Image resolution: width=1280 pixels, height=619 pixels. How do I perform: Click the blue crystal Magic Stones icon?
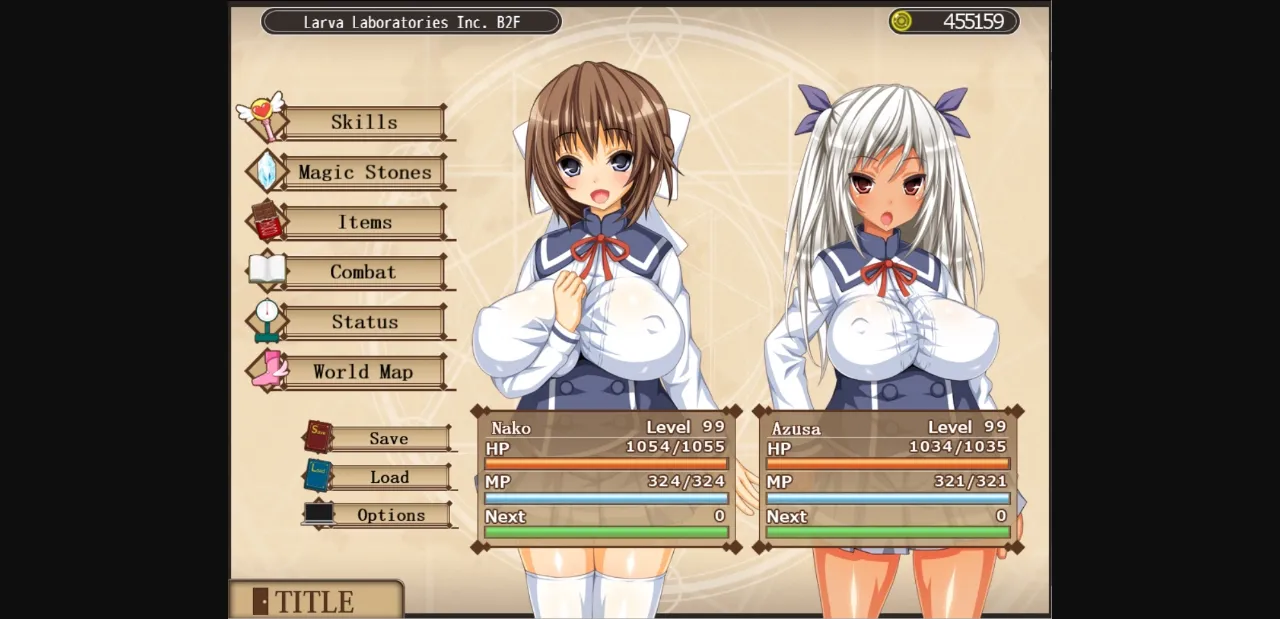pyautogui.click(x=266, y=171)
